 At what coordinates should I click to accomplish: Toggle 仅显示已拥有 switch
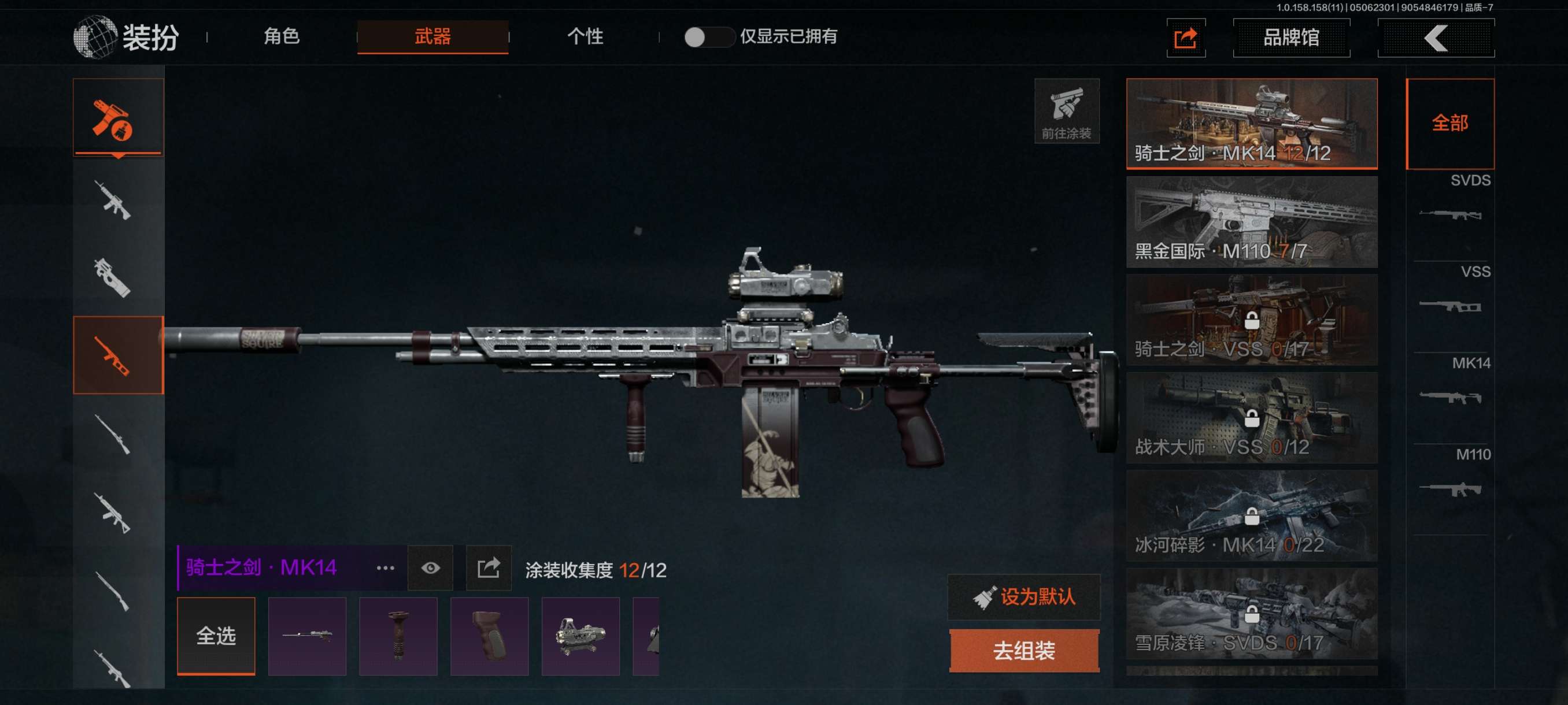click(x=708, y=37)
